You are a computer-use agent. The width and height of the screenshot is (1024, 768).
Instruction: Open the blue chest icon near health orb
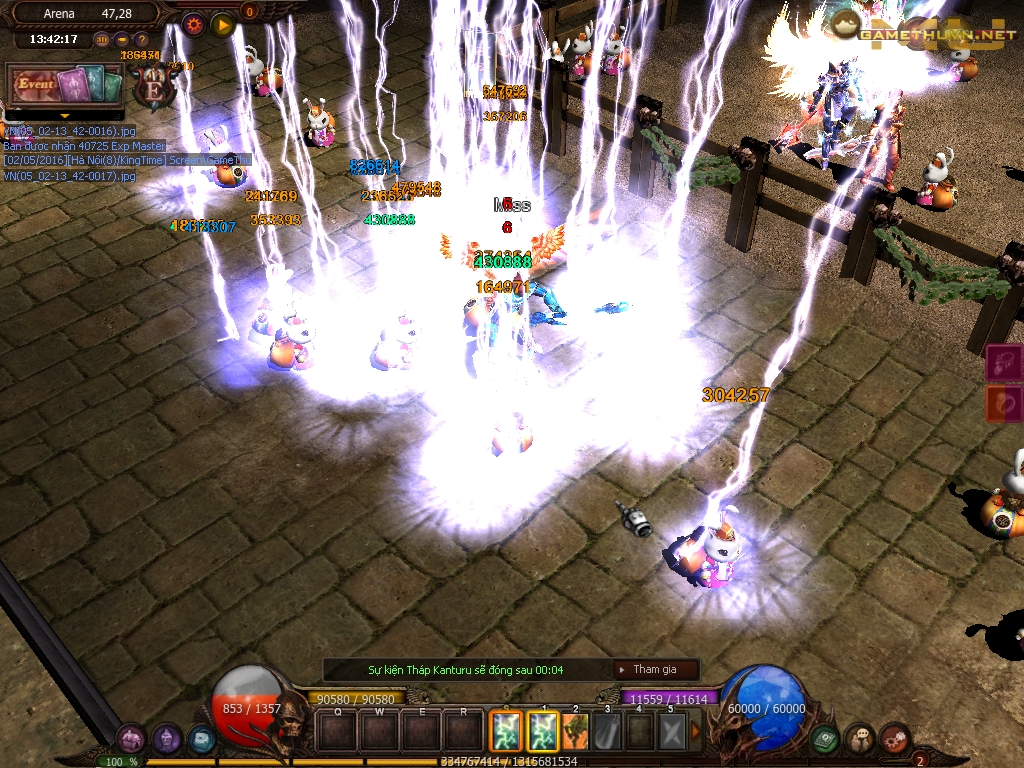[201, 740]
